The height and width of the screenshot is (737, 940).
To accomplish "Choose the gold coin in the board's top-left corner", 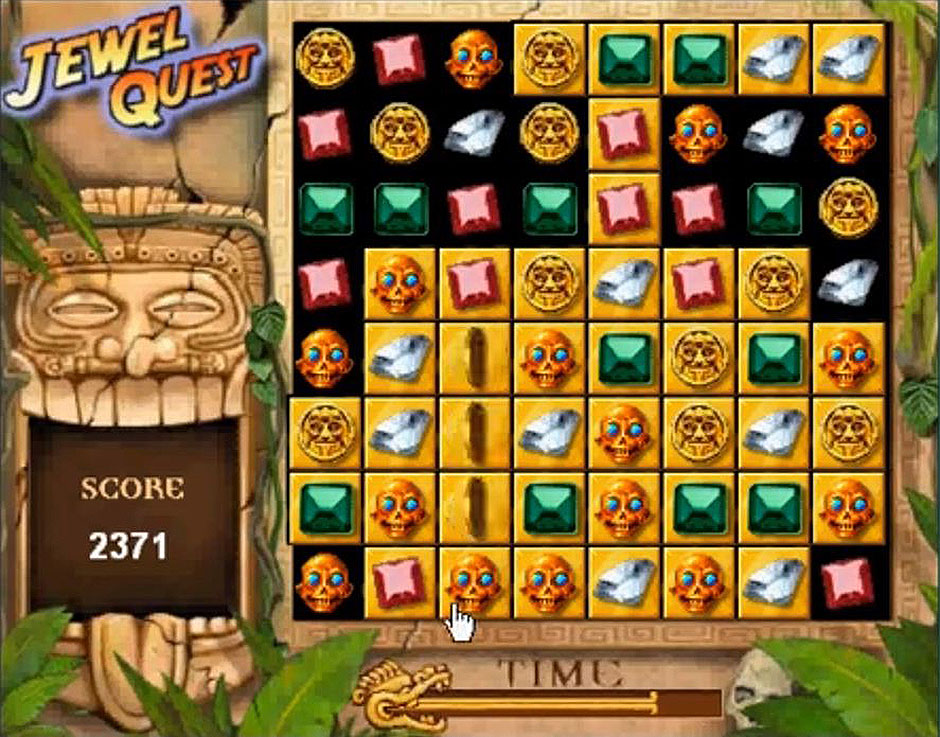I will click(x=325, y=58).
